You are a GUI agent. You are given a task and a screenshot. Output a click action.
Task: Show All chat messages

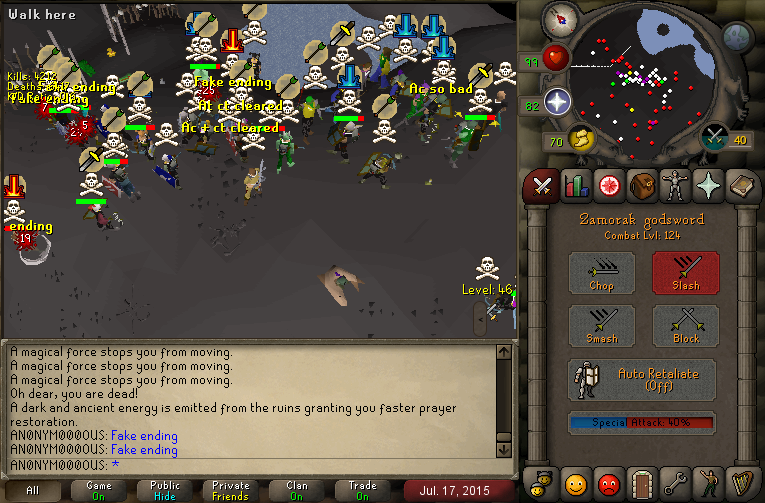(33, 490)
